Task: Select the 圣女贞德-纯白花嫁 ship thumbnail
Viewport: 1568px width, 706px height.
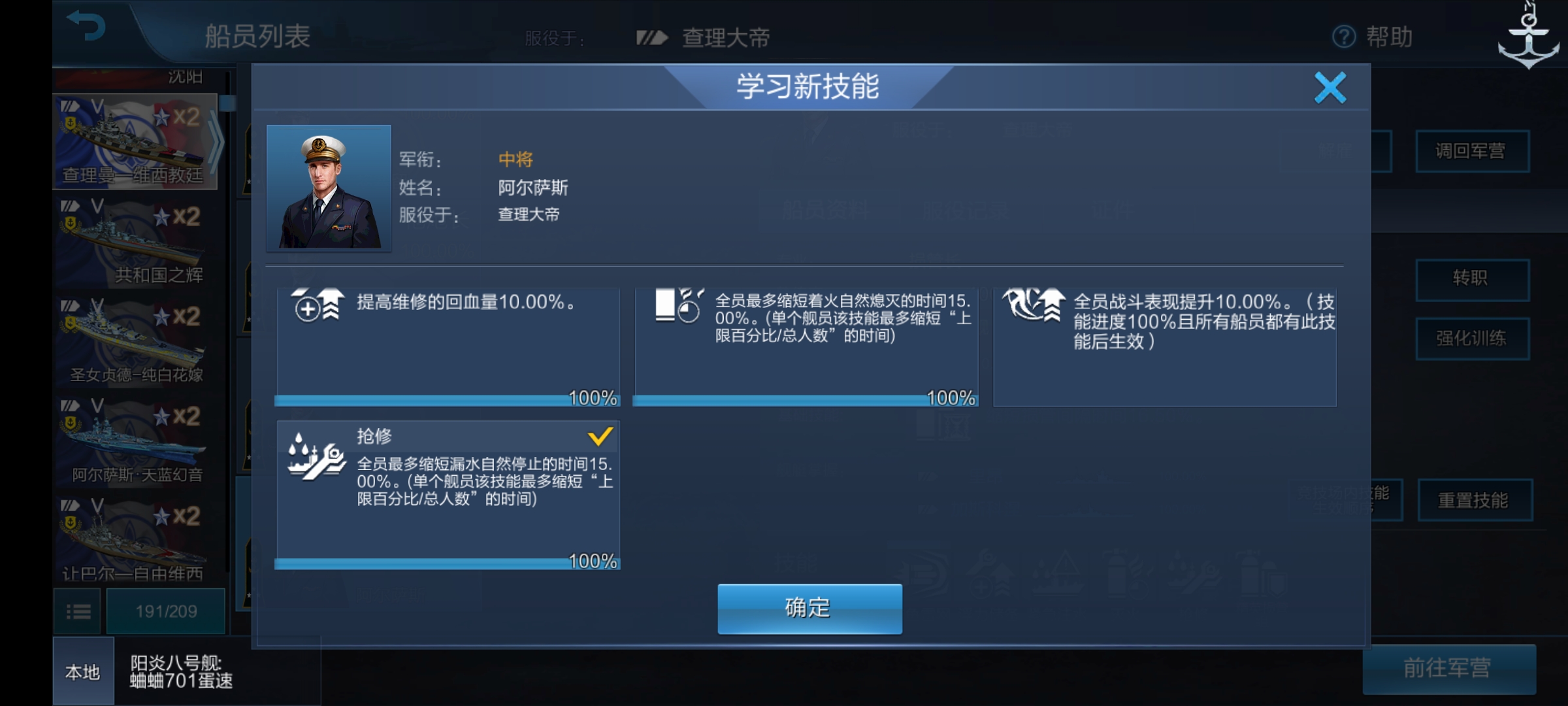Action: (x=131, y=340)
